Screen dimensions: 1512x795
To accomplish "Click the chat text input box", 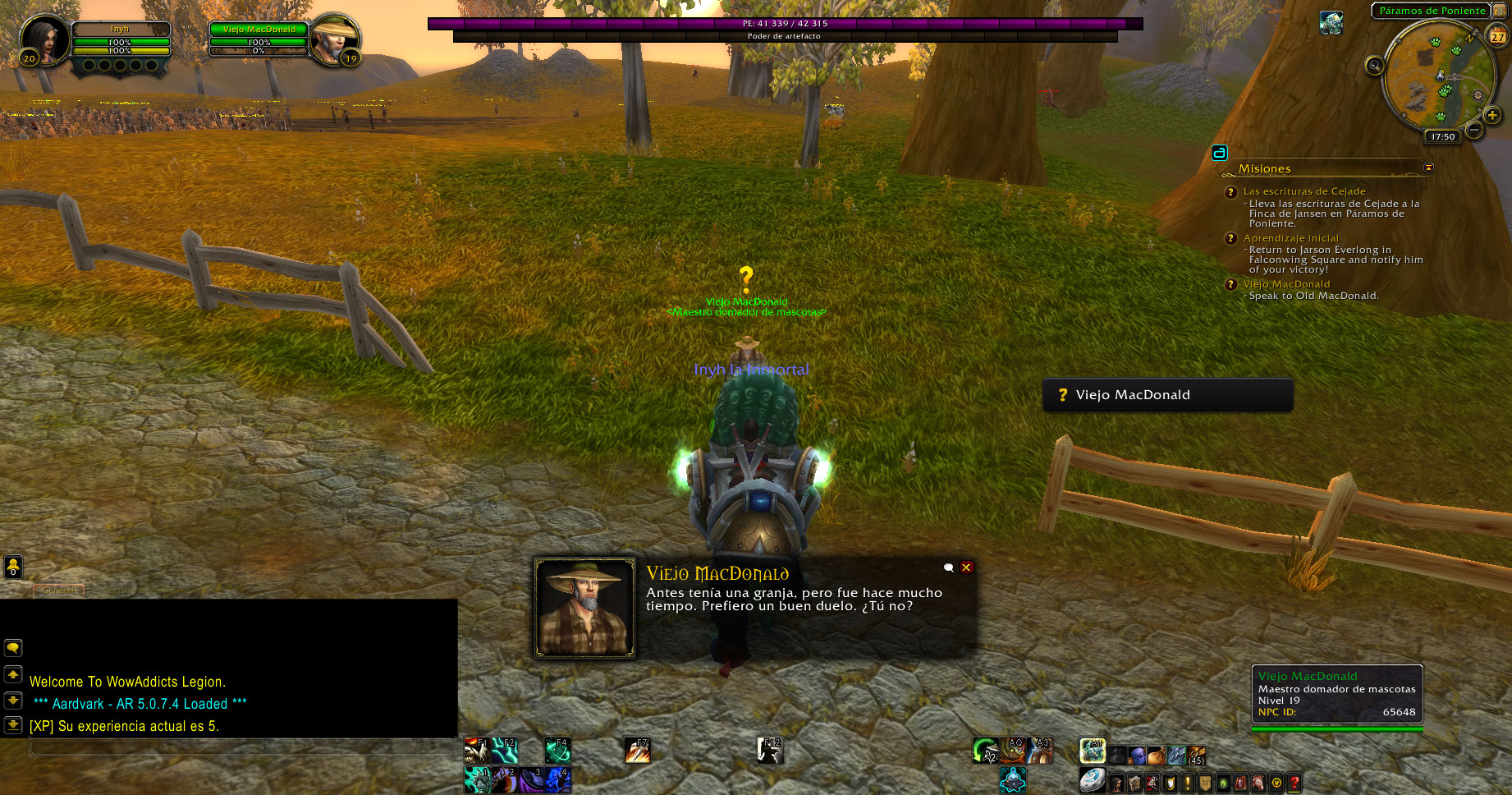I will point(242,747).
